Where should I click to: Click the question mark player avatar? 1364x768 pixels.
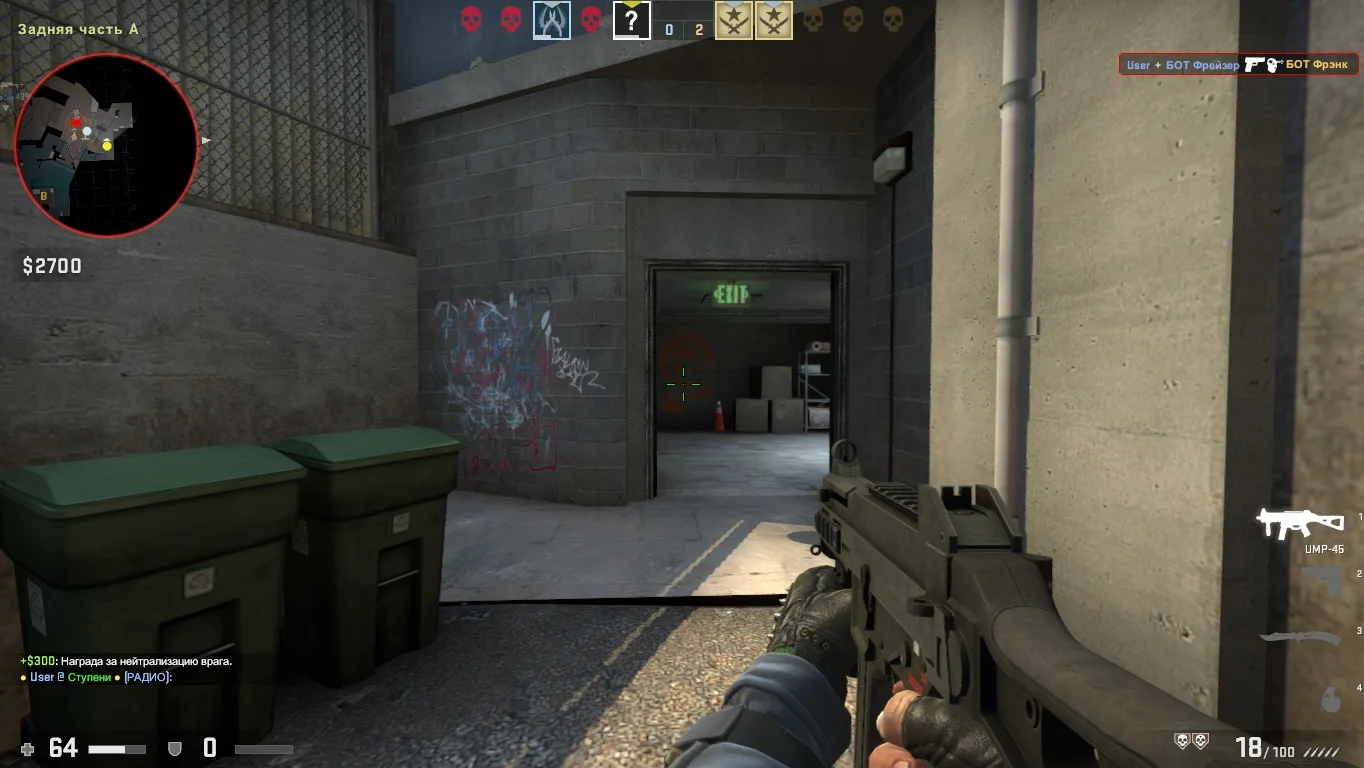point(631,20)
